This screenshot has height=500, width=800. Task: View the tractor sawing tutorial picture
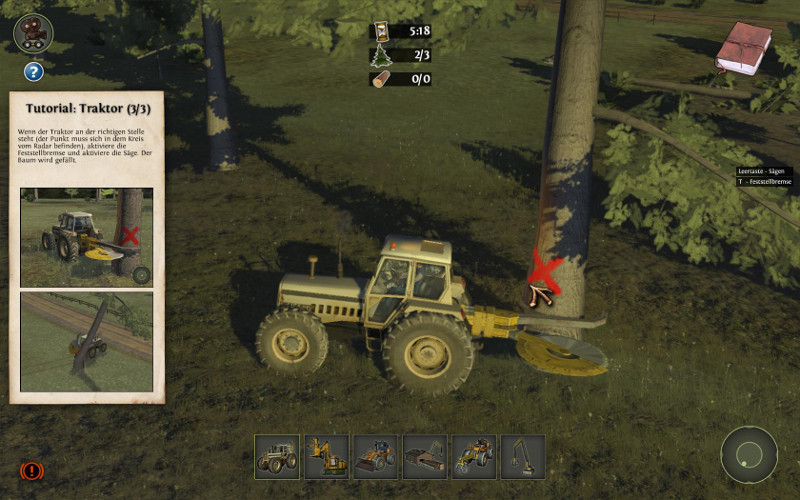point(86,237)
